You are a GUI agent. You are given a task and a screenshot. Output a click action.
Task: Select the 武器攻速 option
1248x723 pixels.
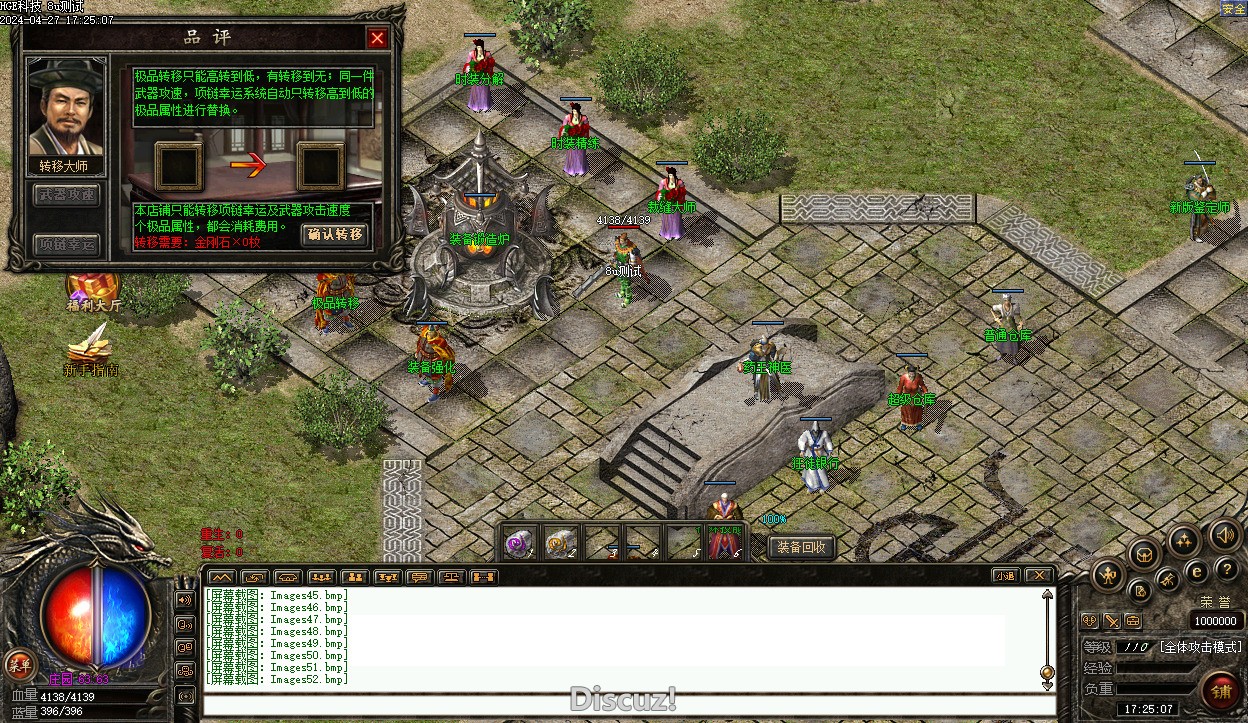pyautogui.click(x=68, y=195)
